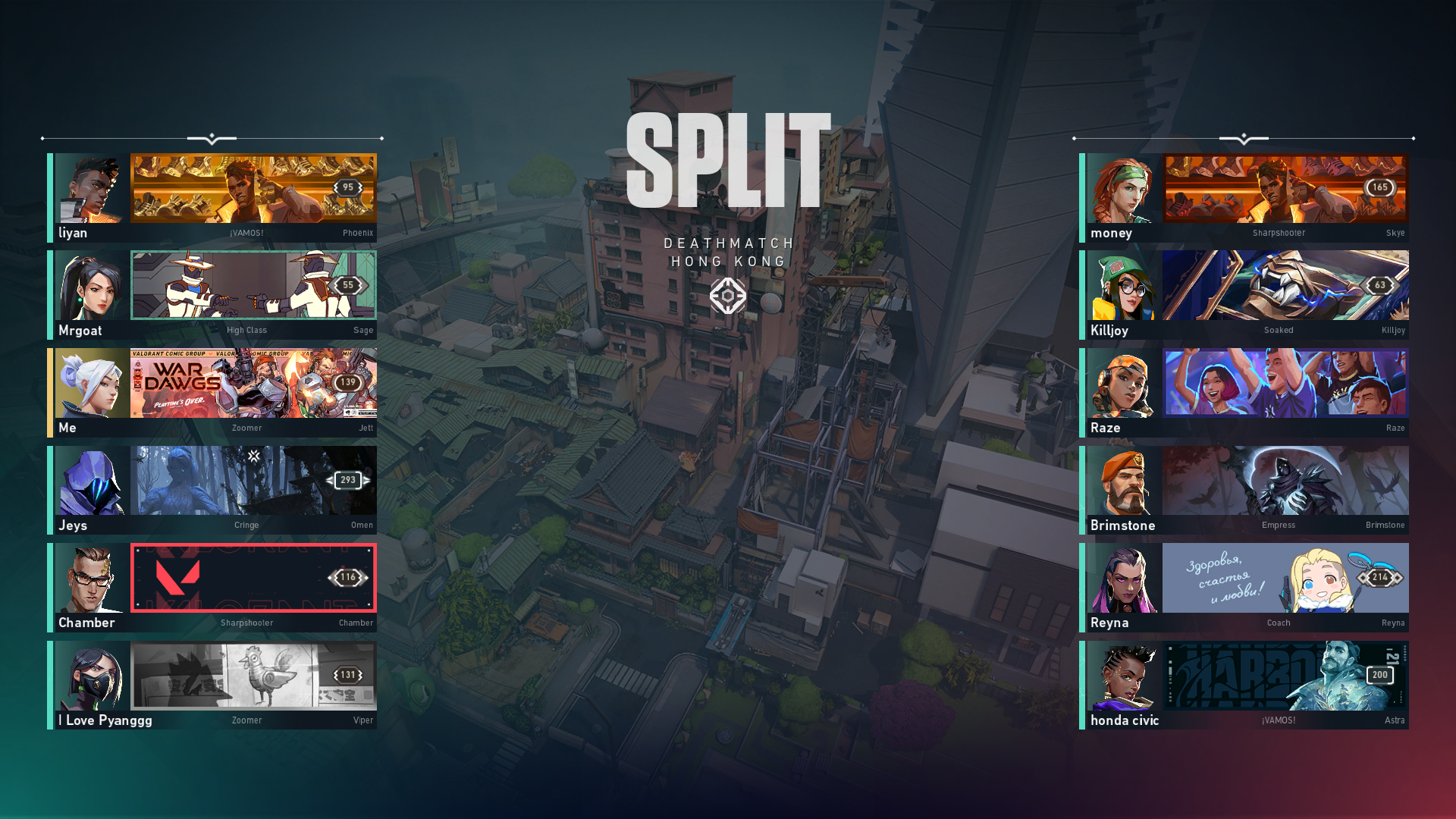Viewport: 1456px width, 819px height.
Task: Click money's Skye agent portrait
Action: click(x=1121, y=190)
